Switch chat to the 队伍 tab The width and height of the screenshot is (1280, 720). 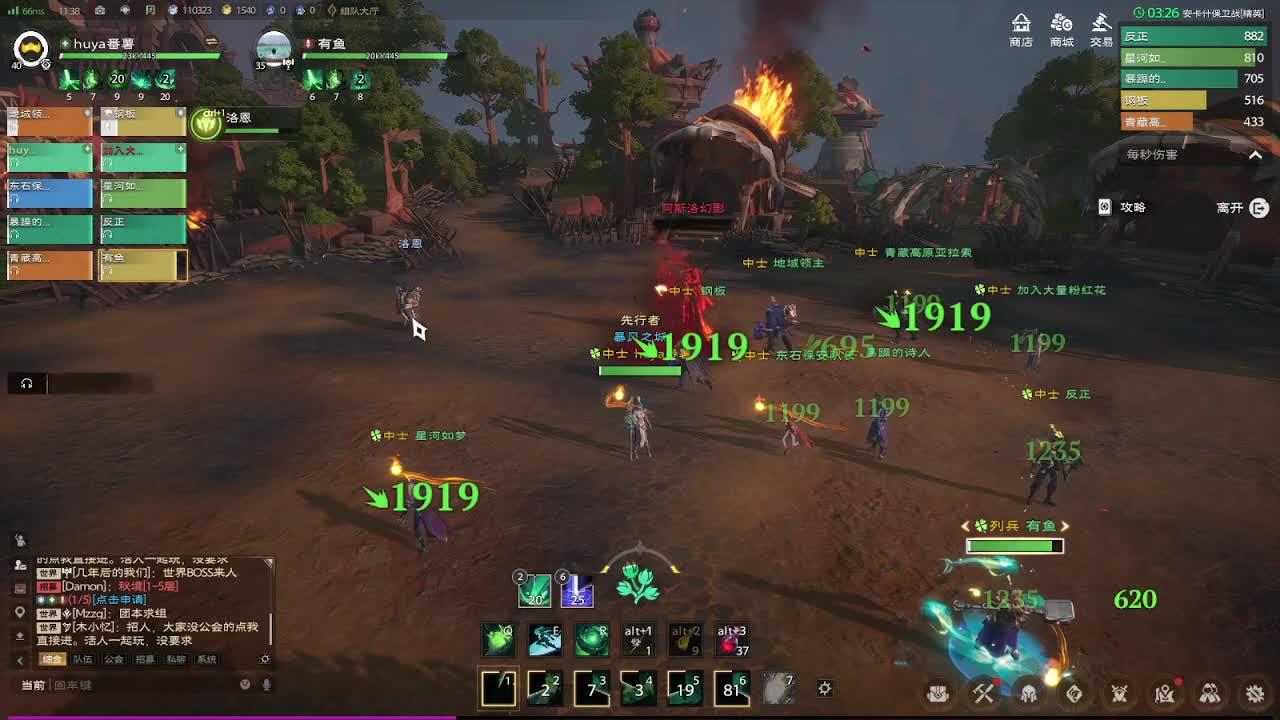(82, 660)
